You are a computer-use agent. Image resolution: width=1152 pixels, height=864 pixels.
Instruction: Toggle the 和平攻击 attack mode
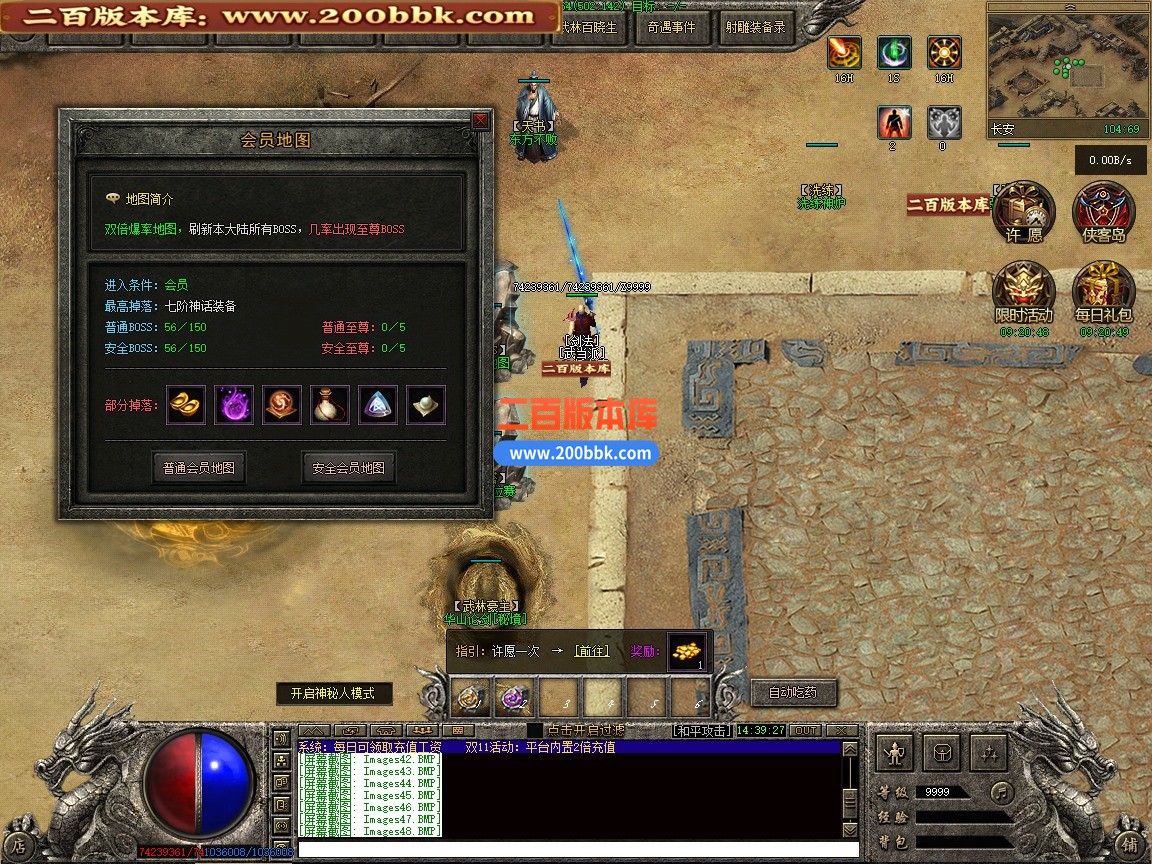pos(701,731)
